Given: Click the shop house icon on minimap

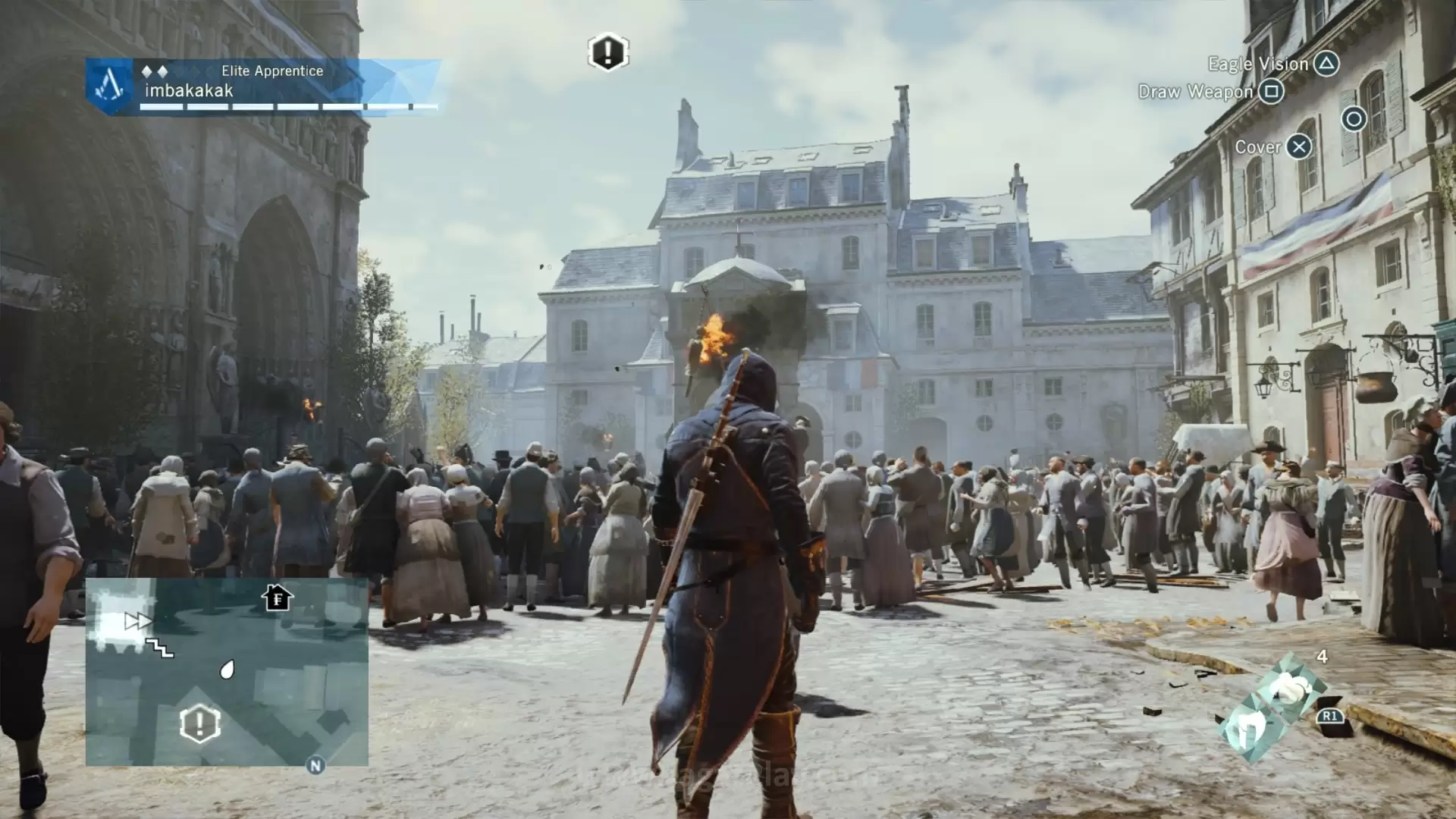Looking at the screenshot, I should point(278,598).
